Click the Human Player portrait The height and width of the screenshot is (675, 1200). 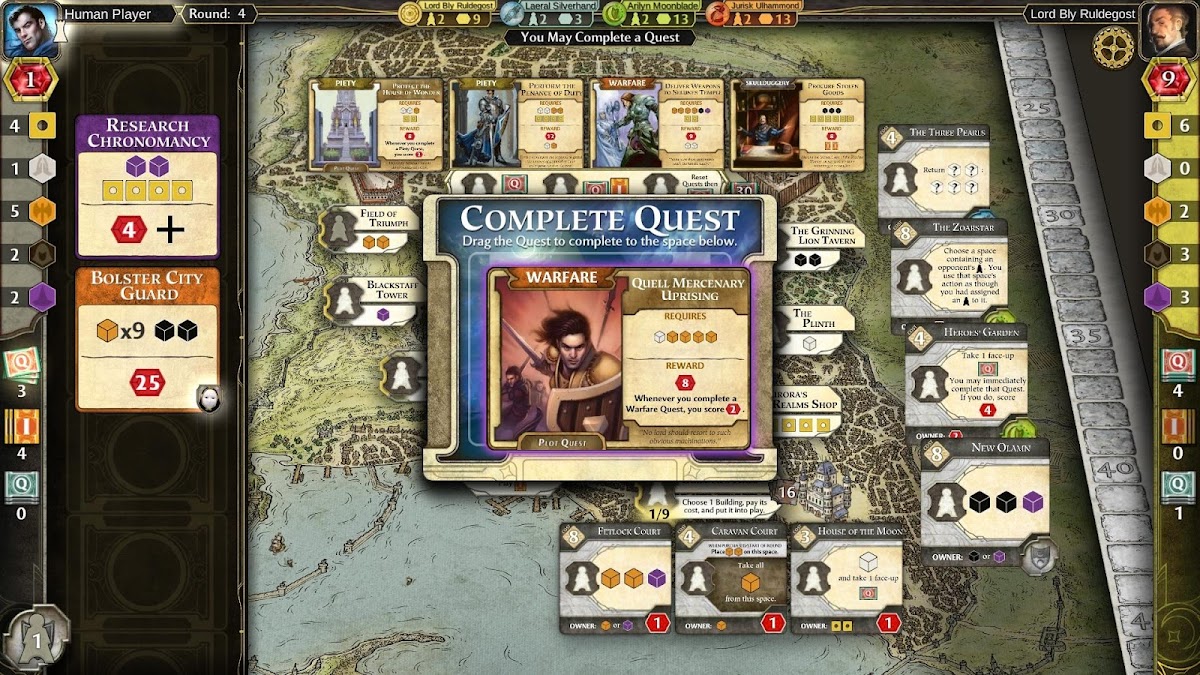click(x=30, y=30)
